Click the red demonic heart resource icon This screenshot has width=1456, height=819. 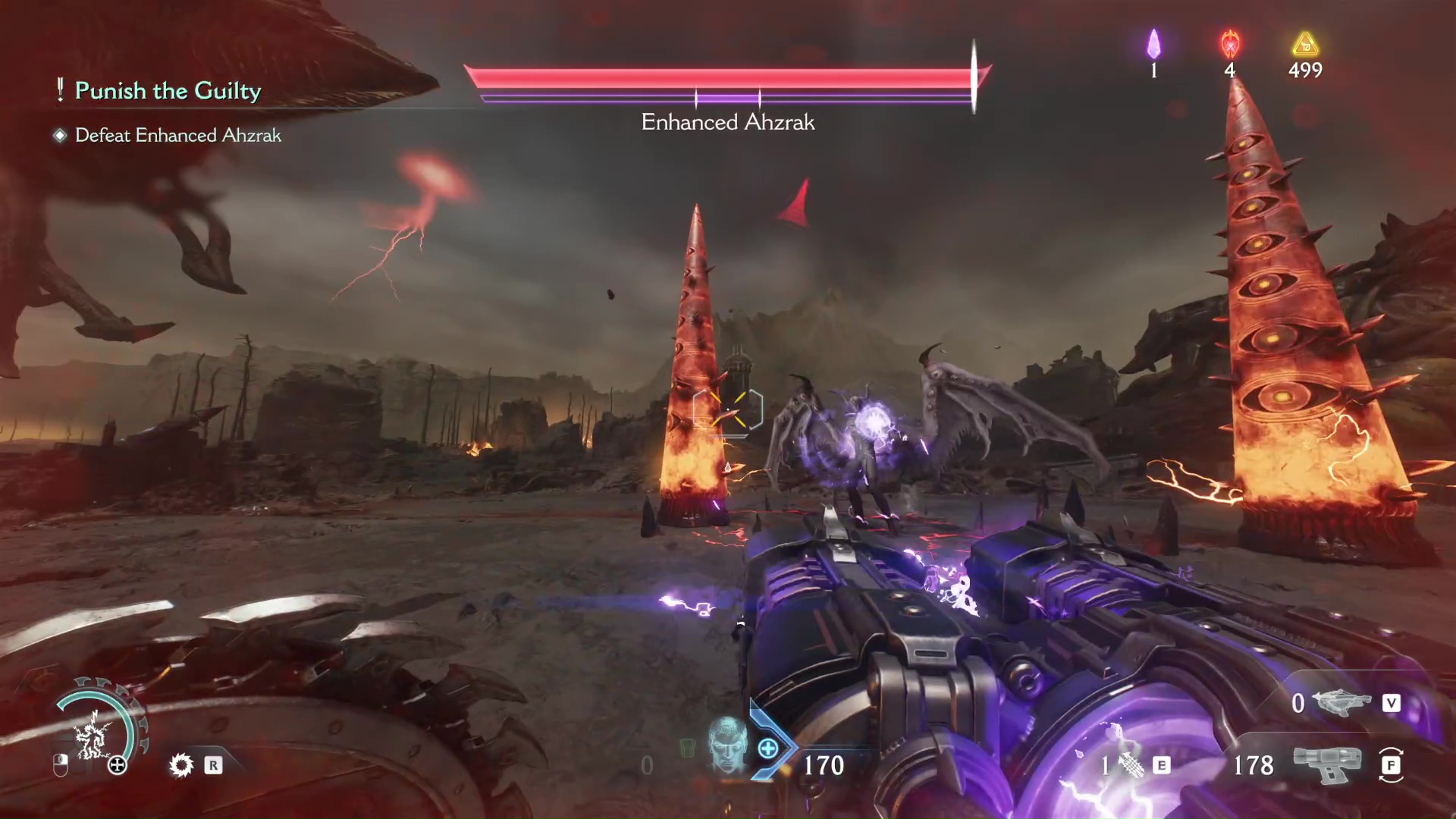1230,45
